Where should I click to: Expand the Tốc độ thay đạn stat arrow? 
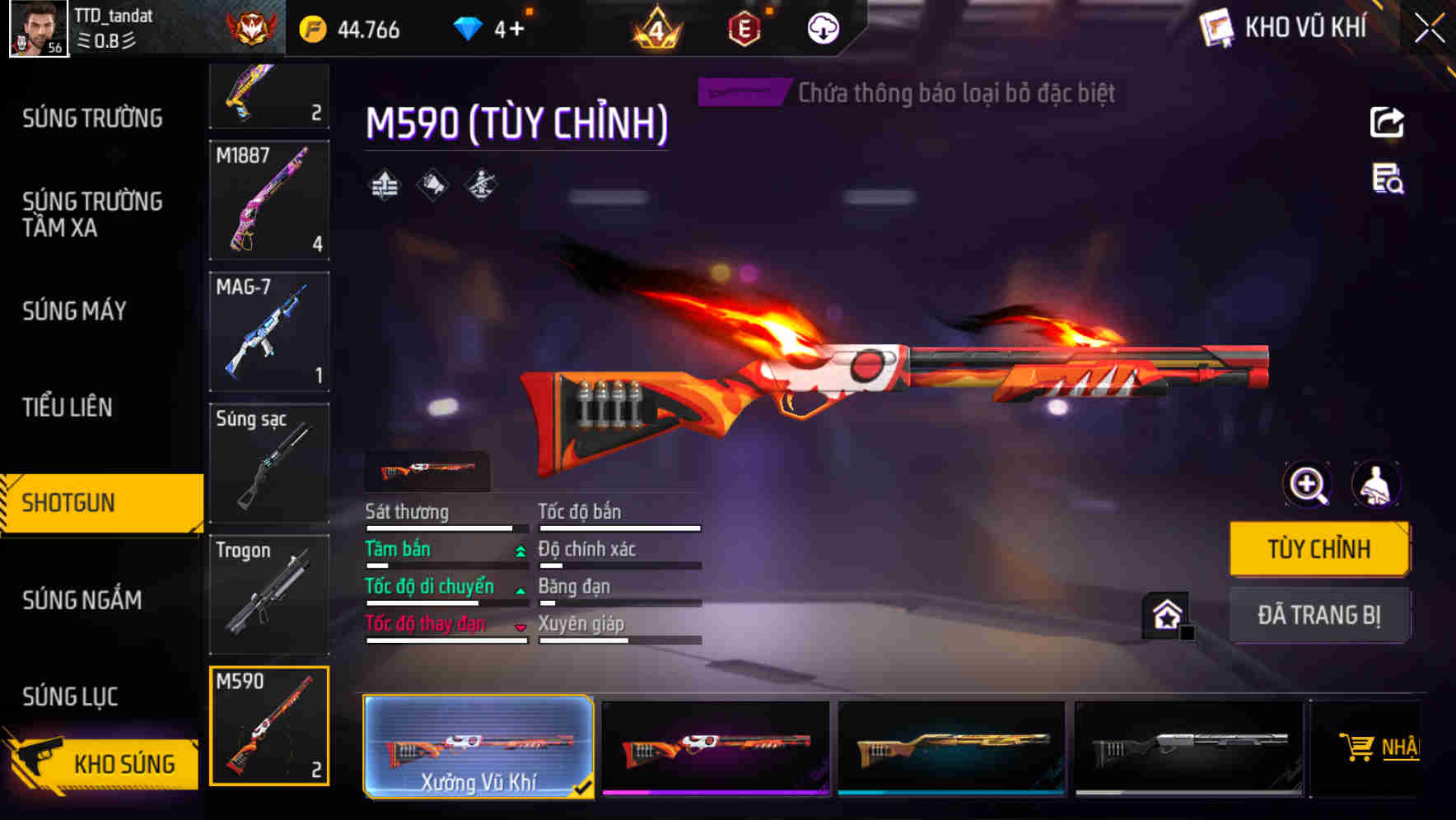point(520,625)
